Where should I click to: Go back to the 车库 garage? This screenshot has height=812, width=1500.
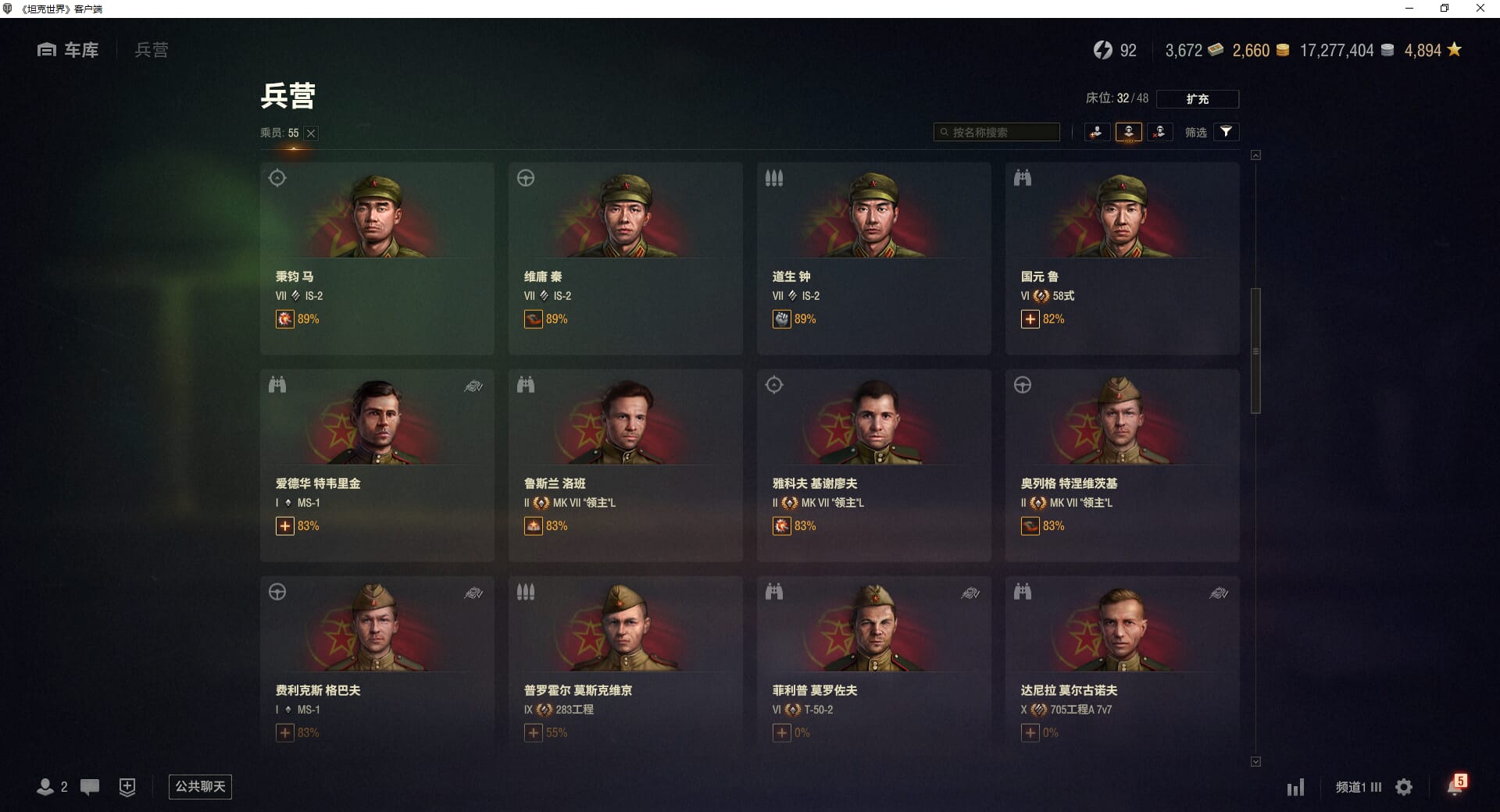69,50
